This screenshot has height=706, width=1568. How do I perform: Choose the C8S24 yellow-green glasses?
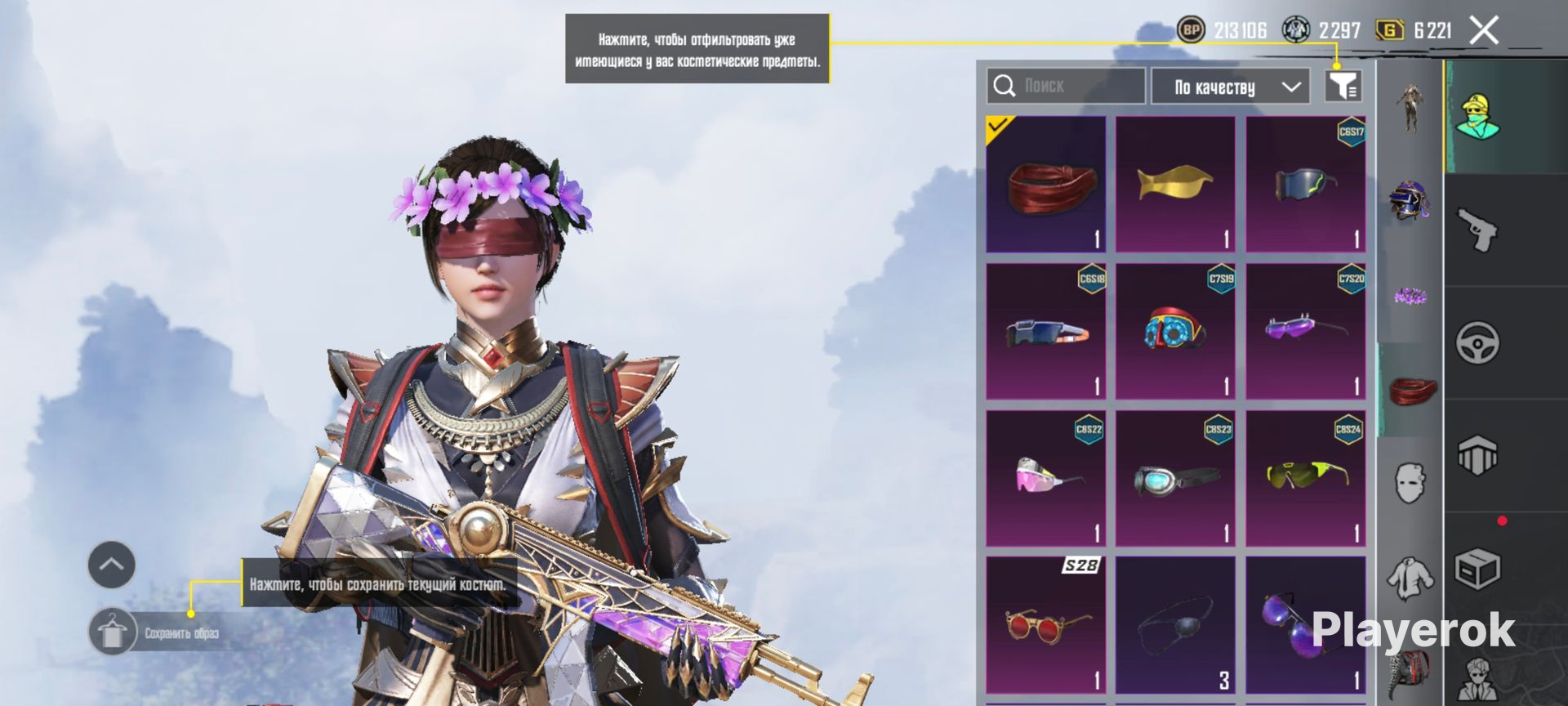[1305, 479]
